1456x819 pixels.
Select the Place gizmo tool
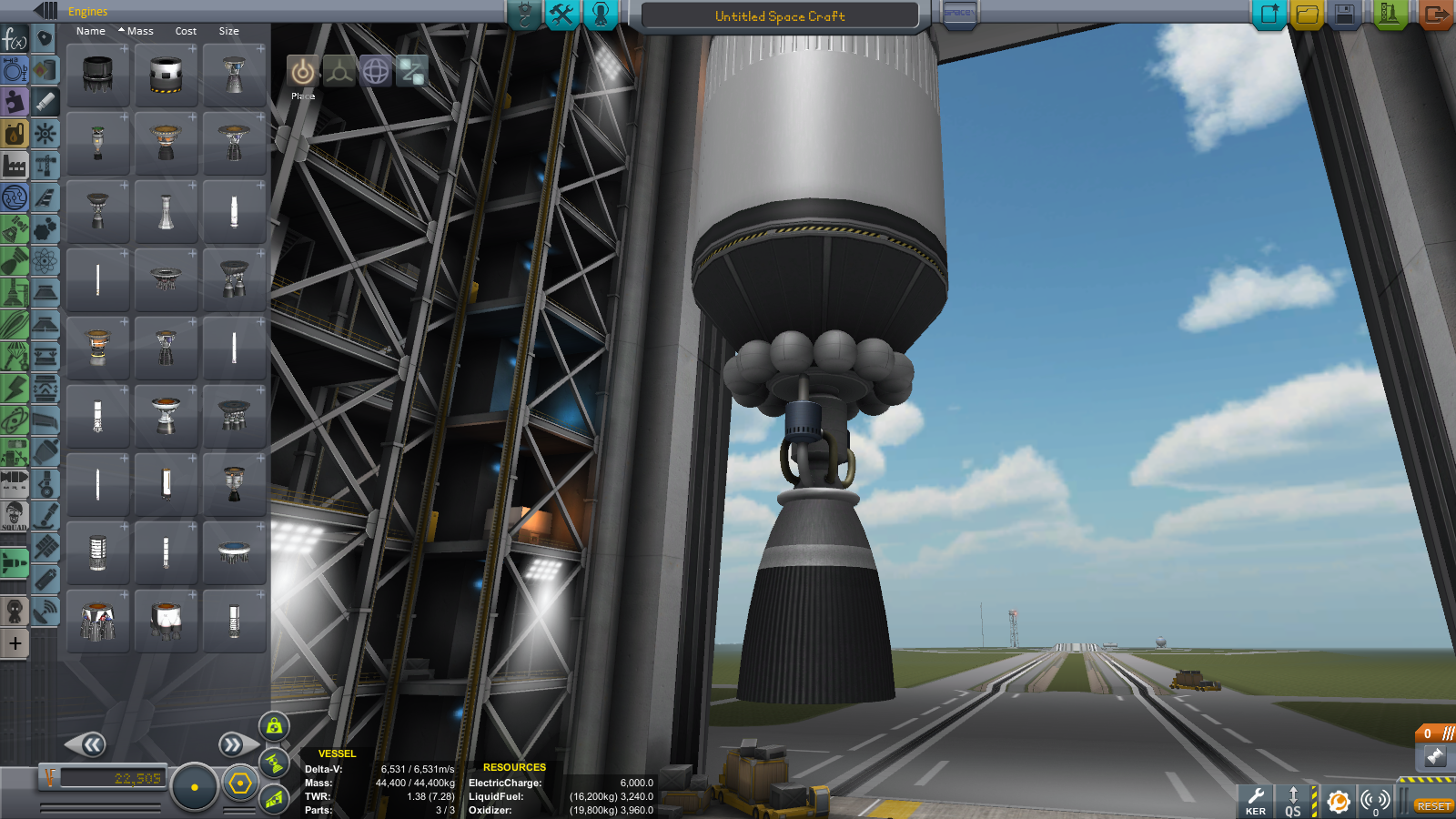[303, 71]
